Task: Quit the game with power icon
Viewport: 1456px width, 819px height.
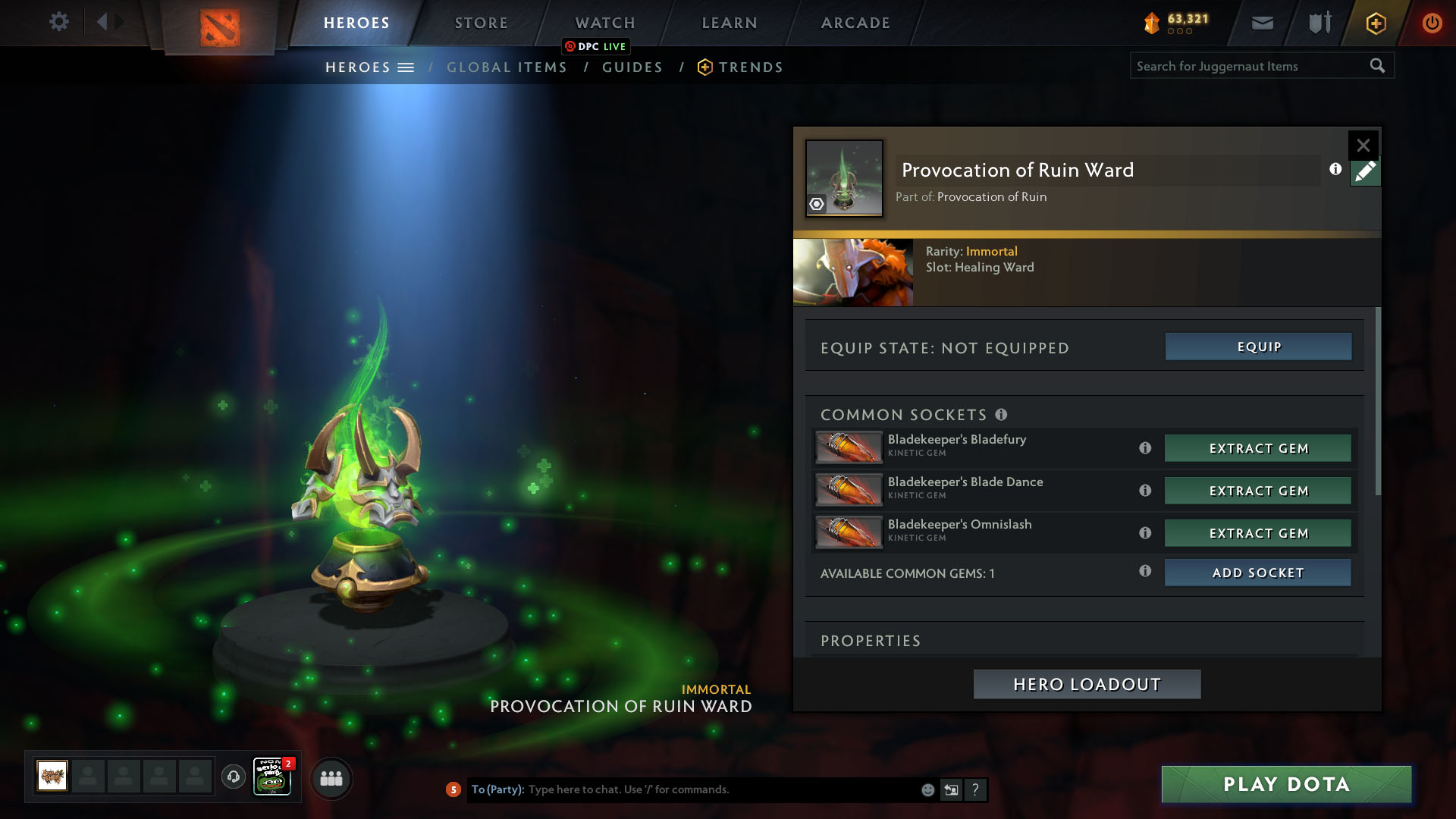Action: [x=1432, y=23]
